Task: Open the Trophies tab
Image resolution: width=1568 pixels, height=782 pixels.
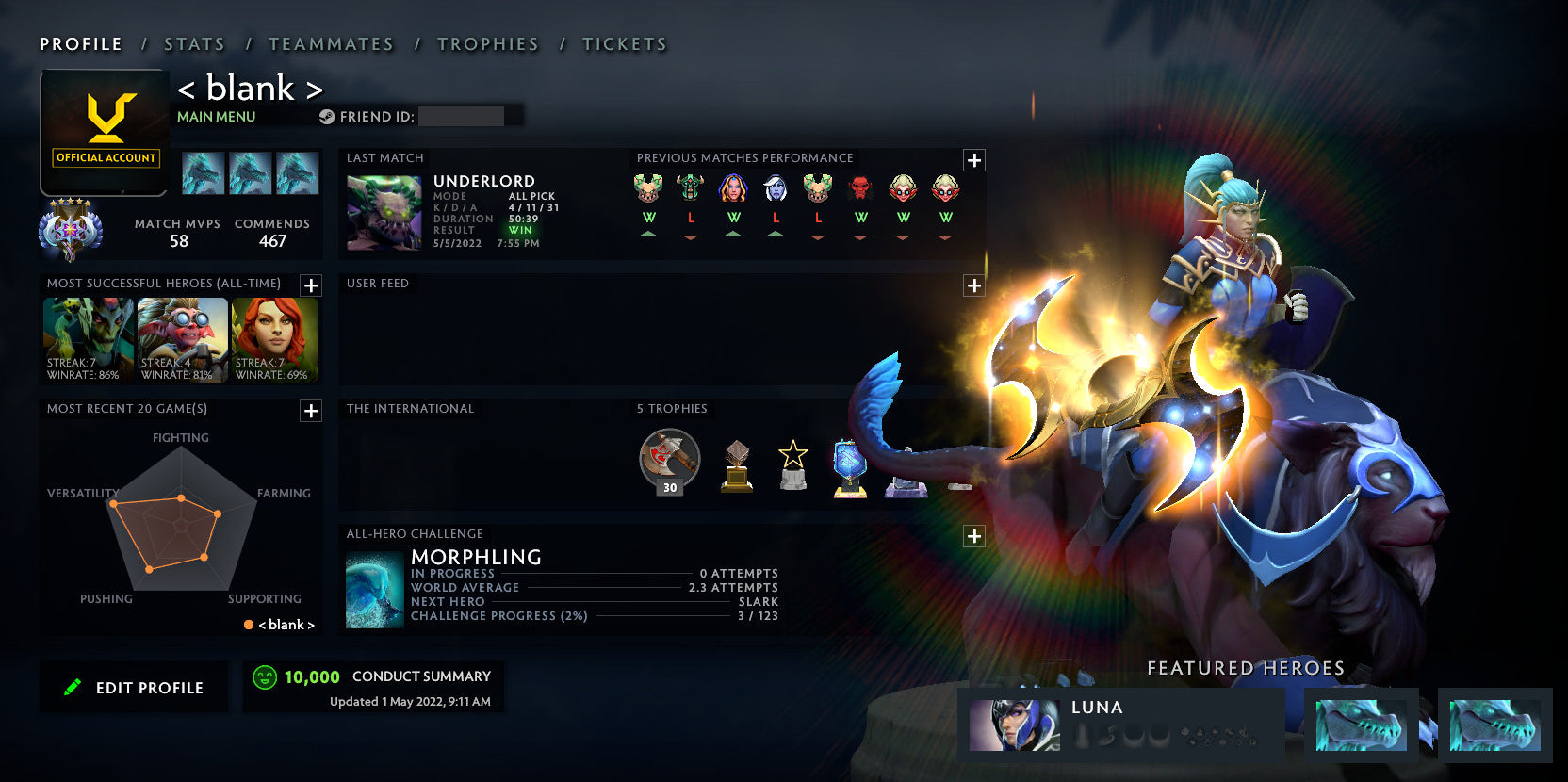Action: click(487, 43)
